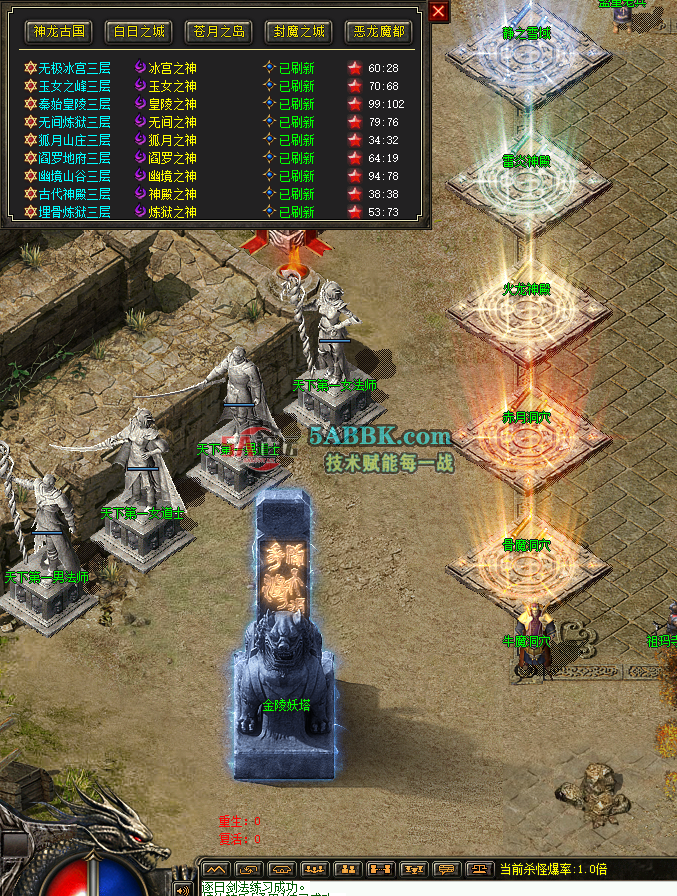Choose the 埋骨炼狱三层 map entry

click(74, 212)
